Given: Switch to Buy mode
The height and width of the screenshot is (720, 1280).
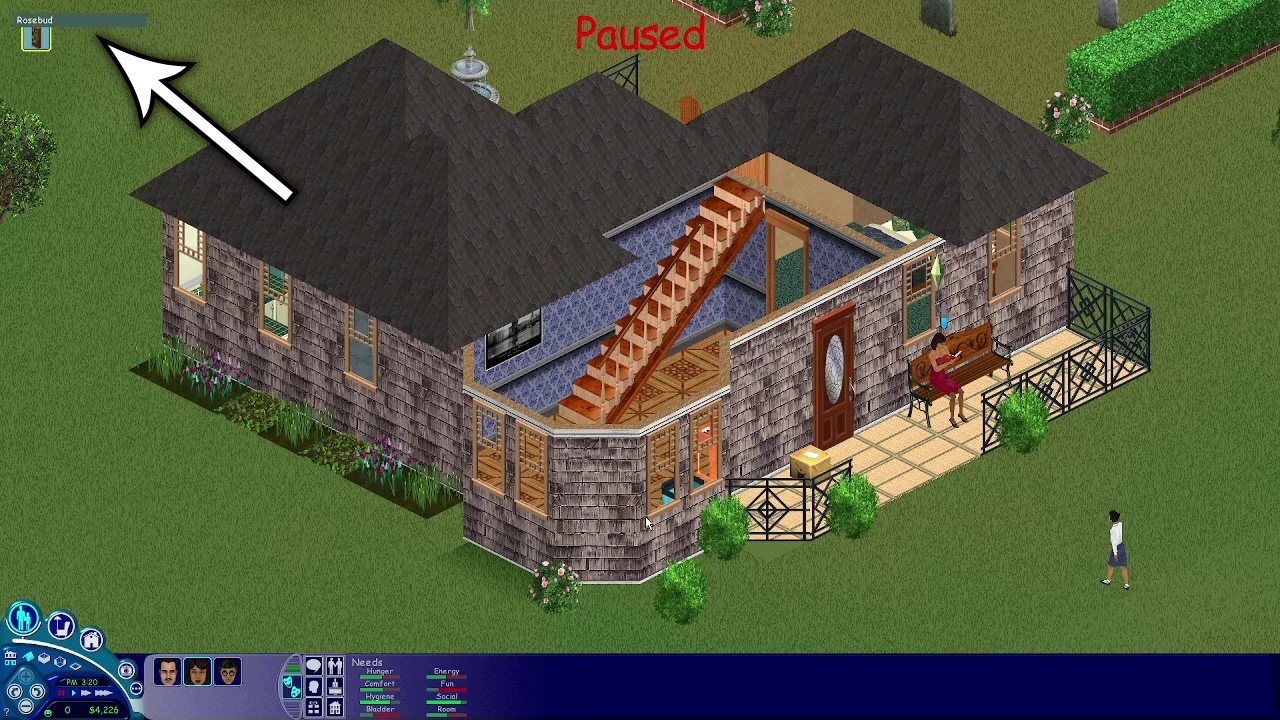Looking at the screenshot, I should 60,625.
